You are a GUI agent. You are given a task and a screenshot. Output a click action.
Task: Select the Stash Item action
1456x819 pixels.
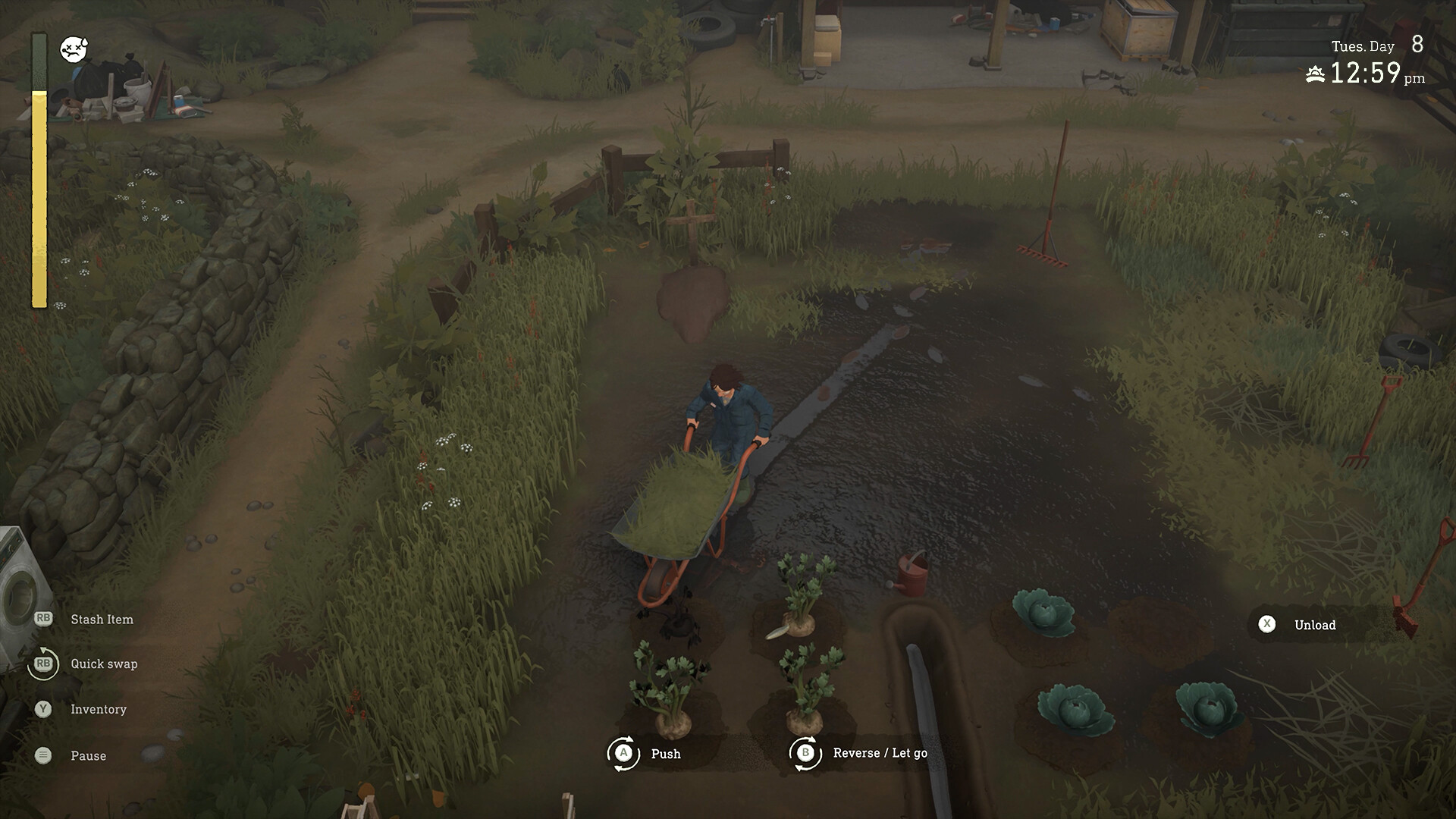102,619
